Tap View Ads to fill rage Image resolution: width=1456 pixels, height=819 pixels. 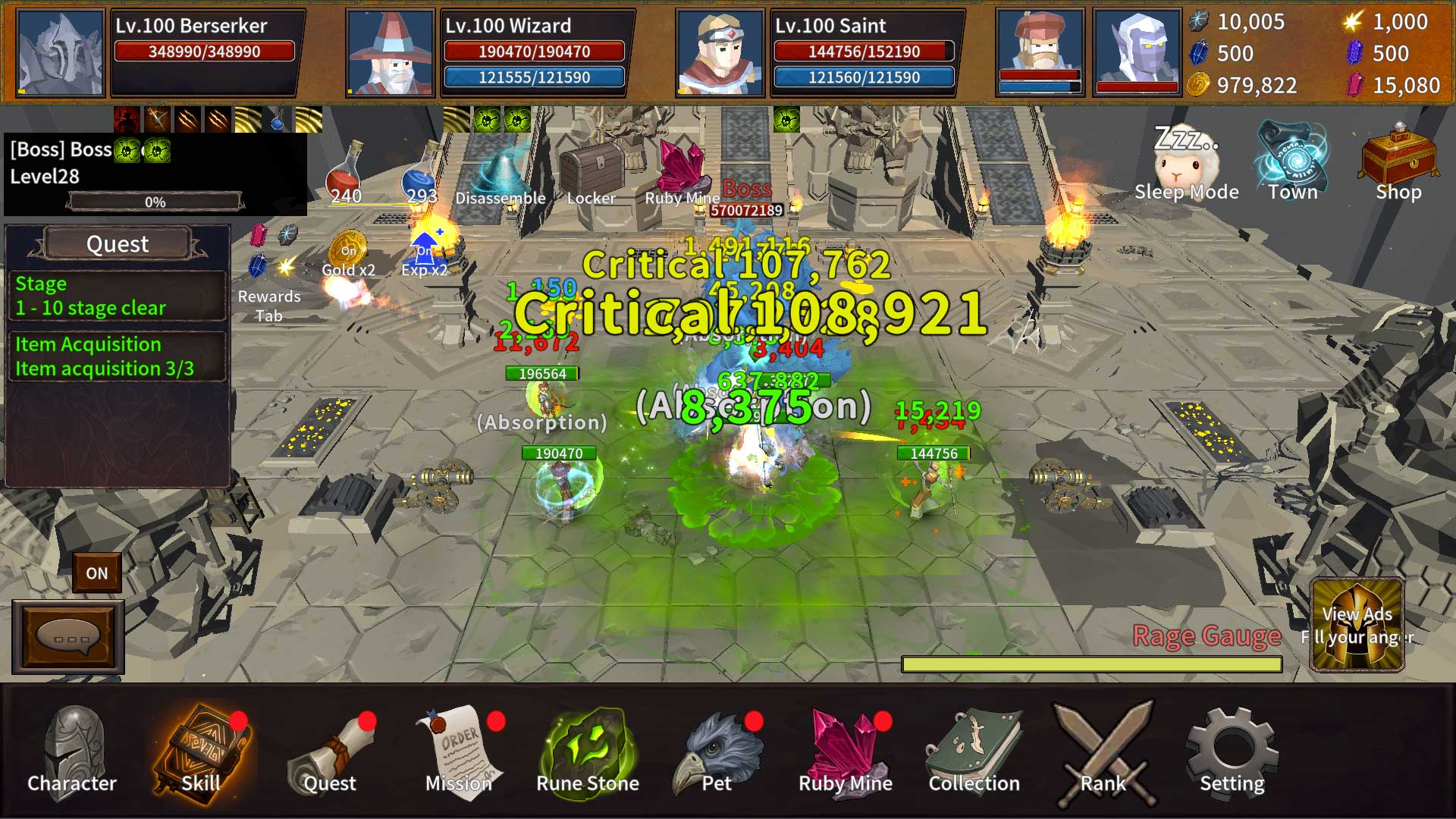[1357, 626]
